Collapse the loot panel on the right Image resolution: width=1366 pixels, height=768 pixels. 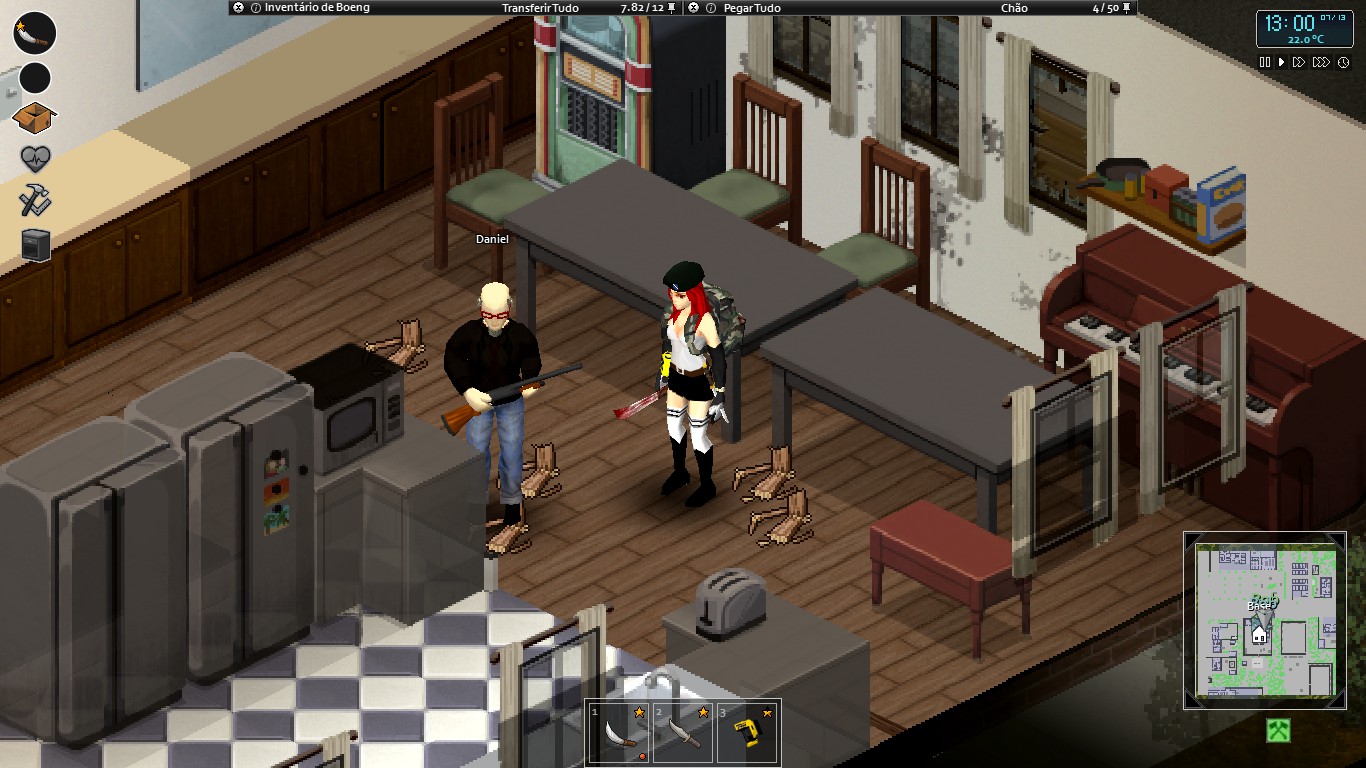point(694,8)
